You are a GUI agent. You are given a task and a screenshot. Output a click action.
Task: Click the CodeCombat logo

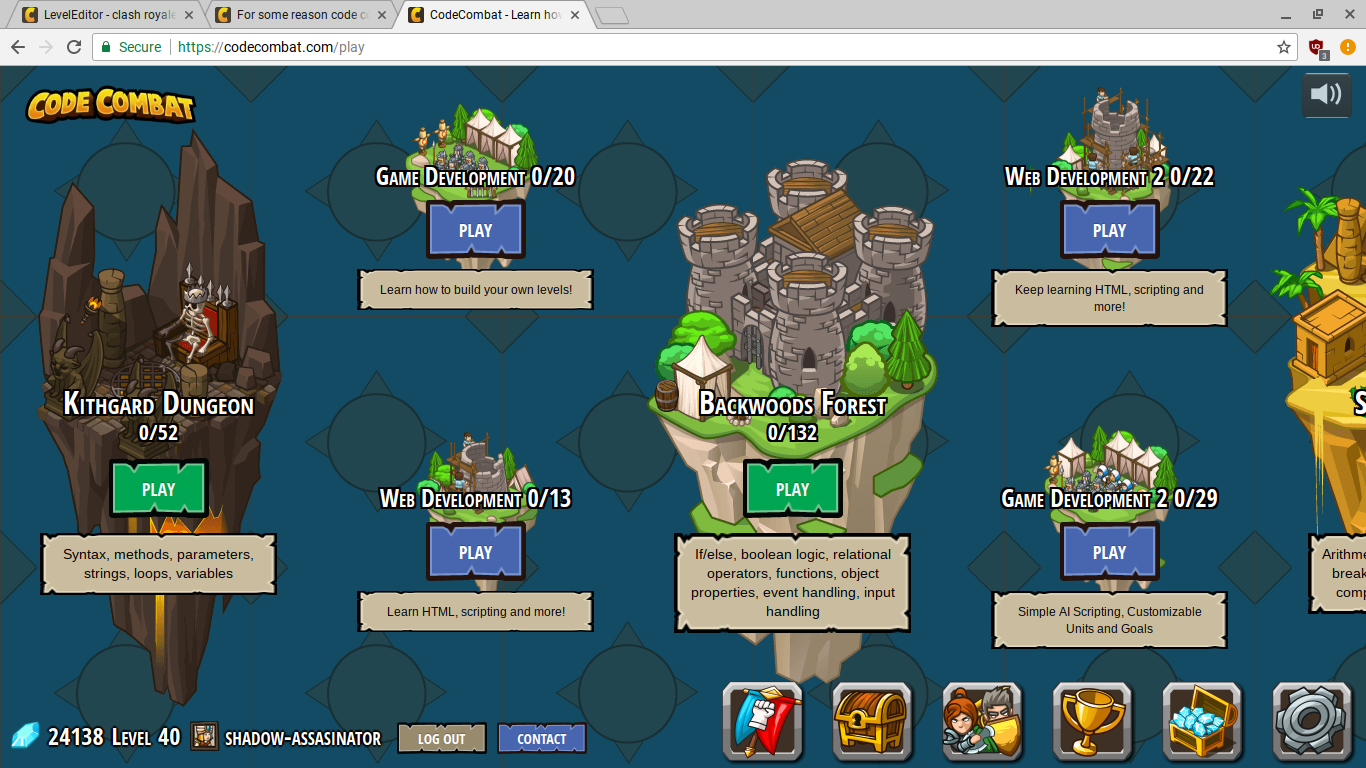tap(110, 105)
